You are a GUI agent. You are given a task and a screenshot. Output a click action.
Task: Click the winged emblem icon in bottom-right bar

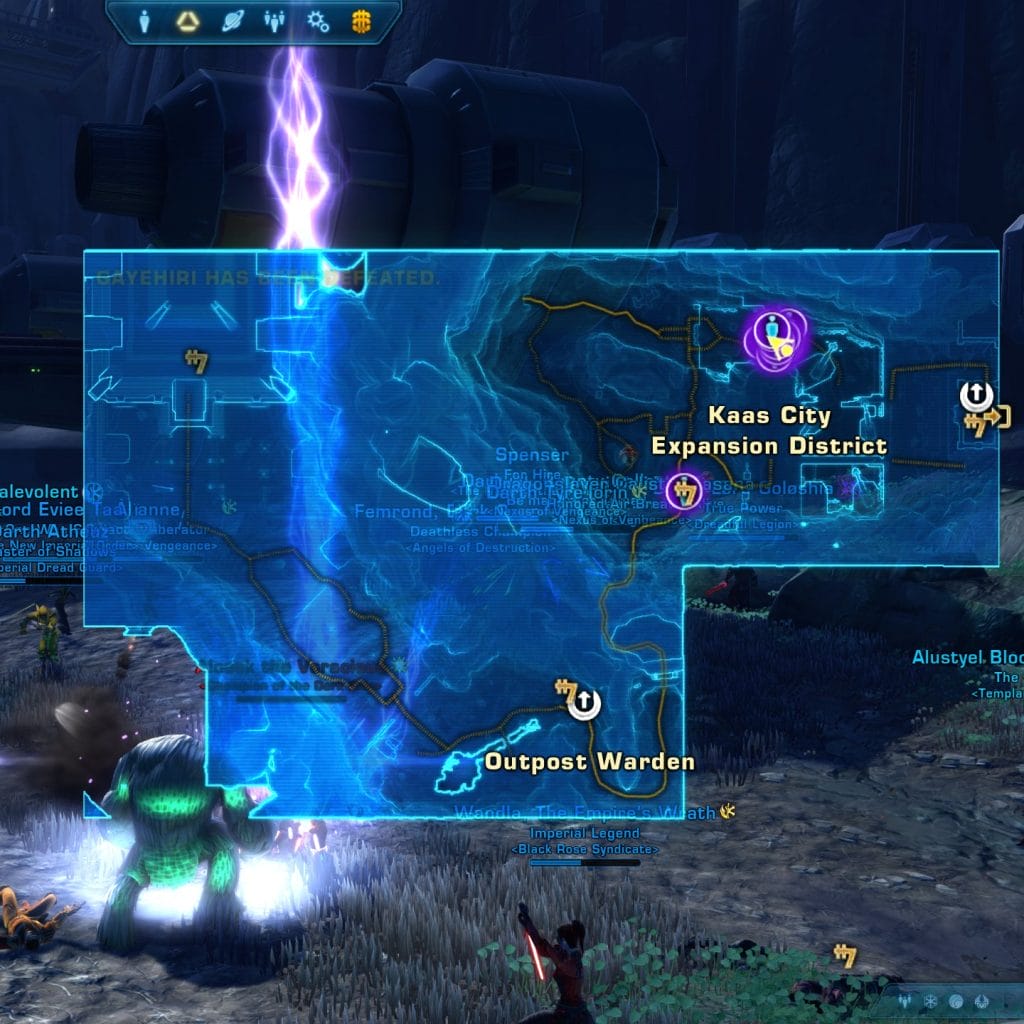[983, 1001]
